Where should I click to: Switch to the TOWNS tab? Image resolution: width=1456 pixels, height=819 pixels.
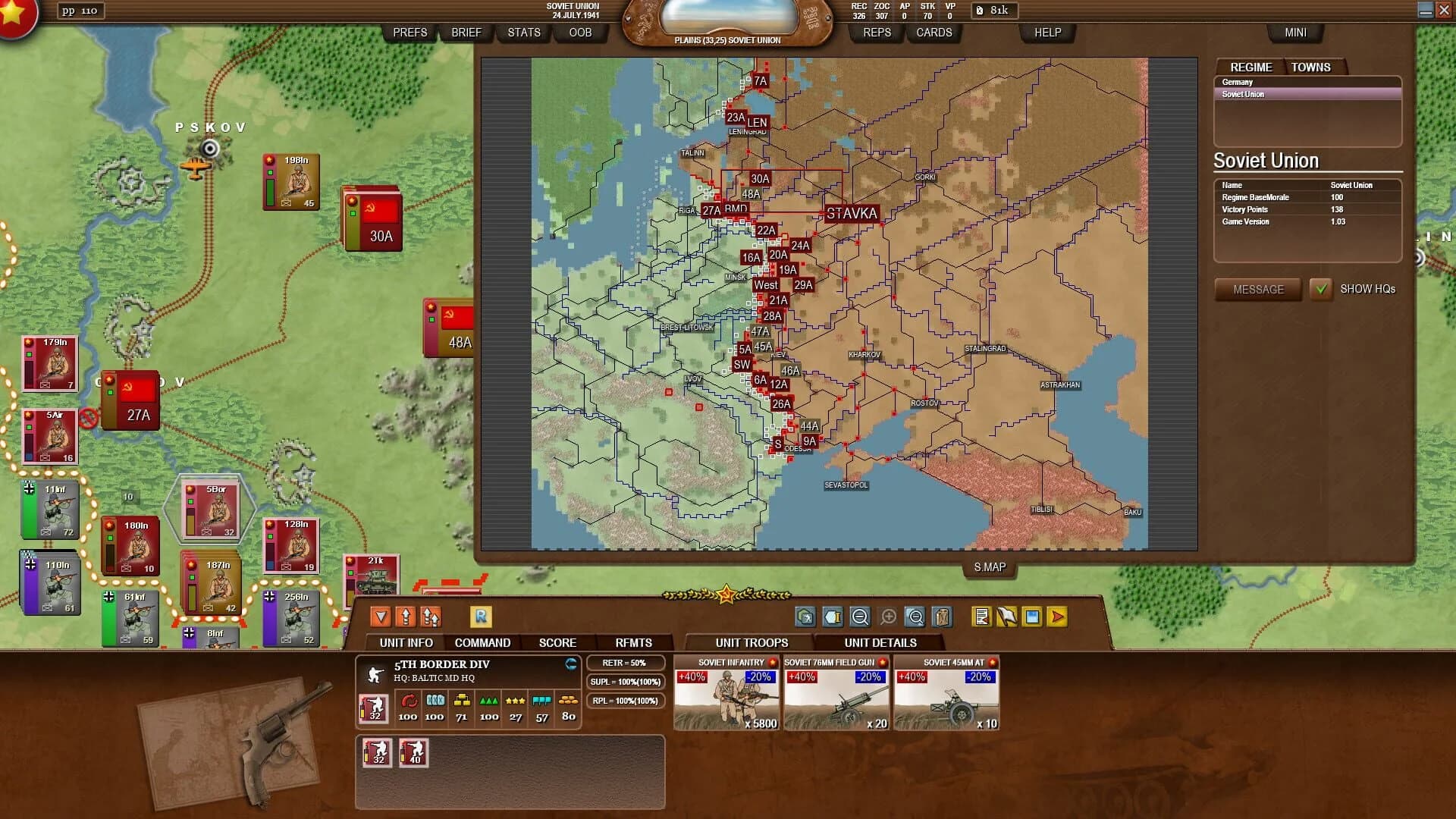(x=1311, y=67)
